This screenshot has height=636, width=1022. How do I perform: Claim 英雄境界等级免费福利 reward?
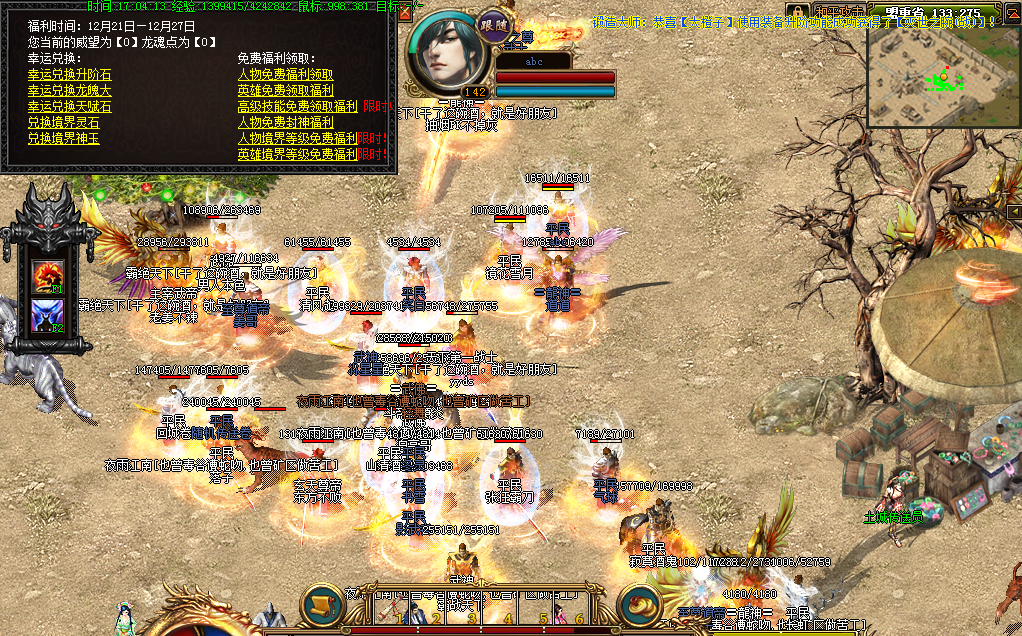point(297,154)
